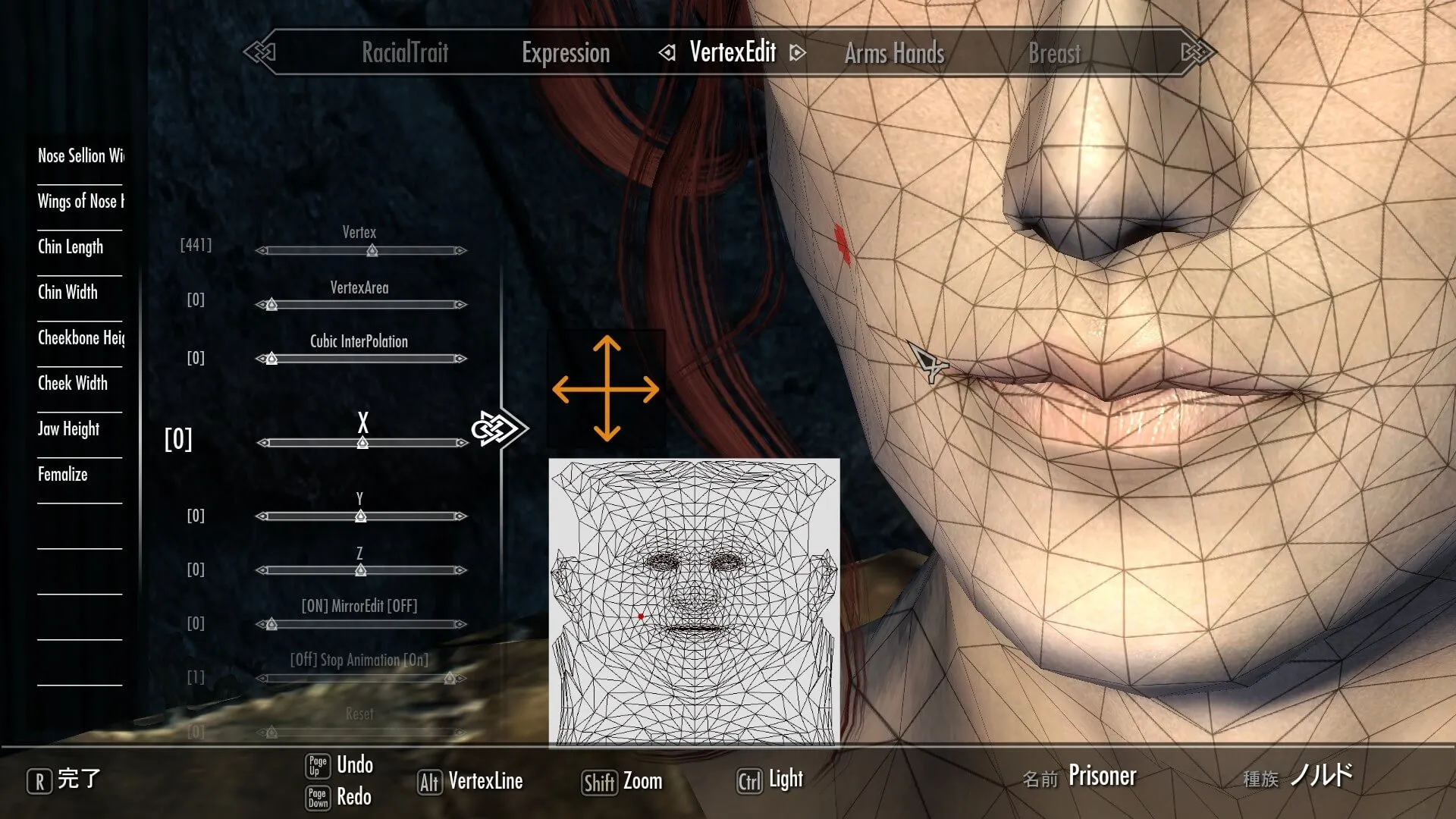
Task: Select the Arms Hands tab
Action: click(x=894, y=53)
